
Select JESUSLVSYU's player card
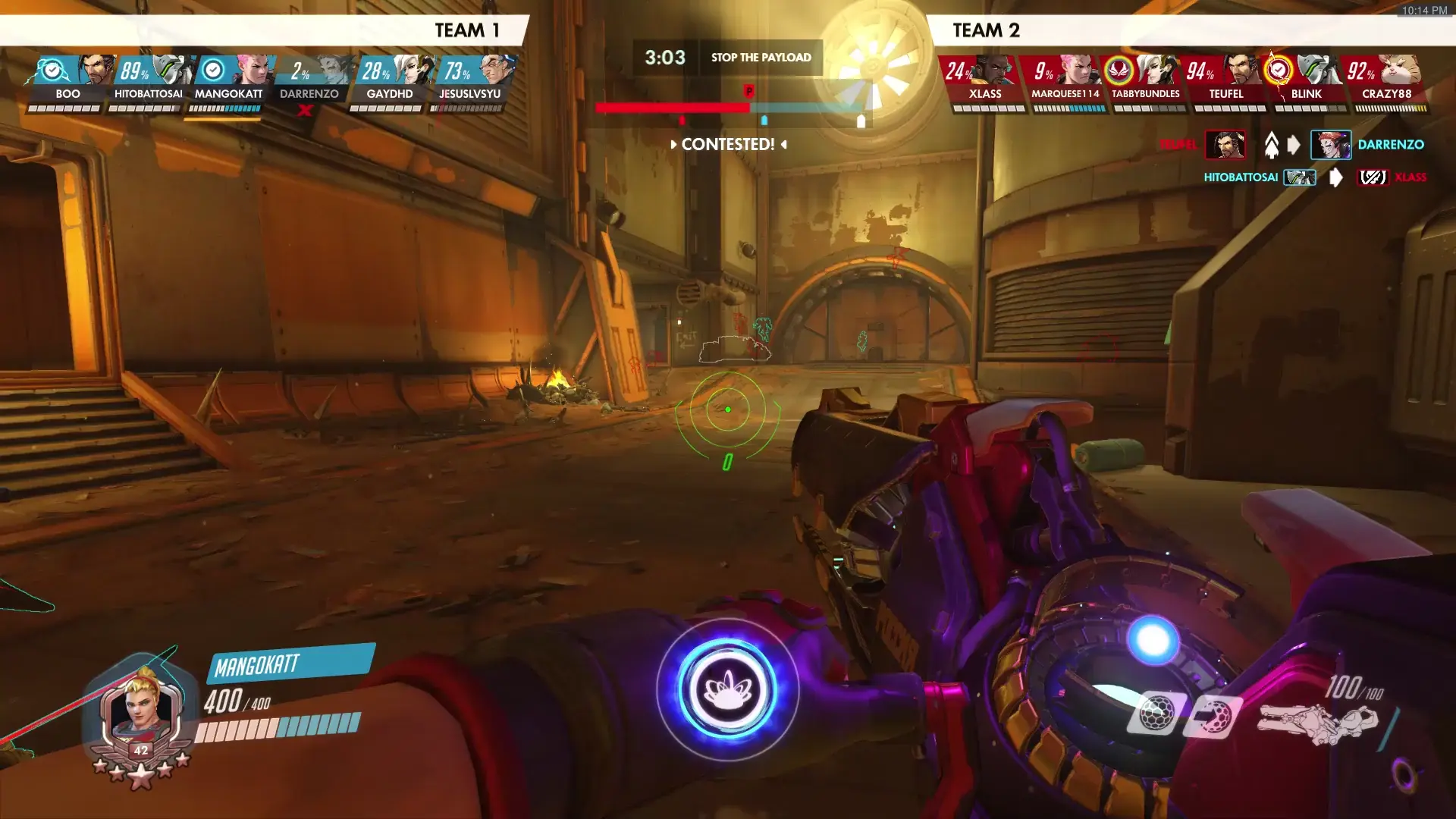click(x=470, y=80)
